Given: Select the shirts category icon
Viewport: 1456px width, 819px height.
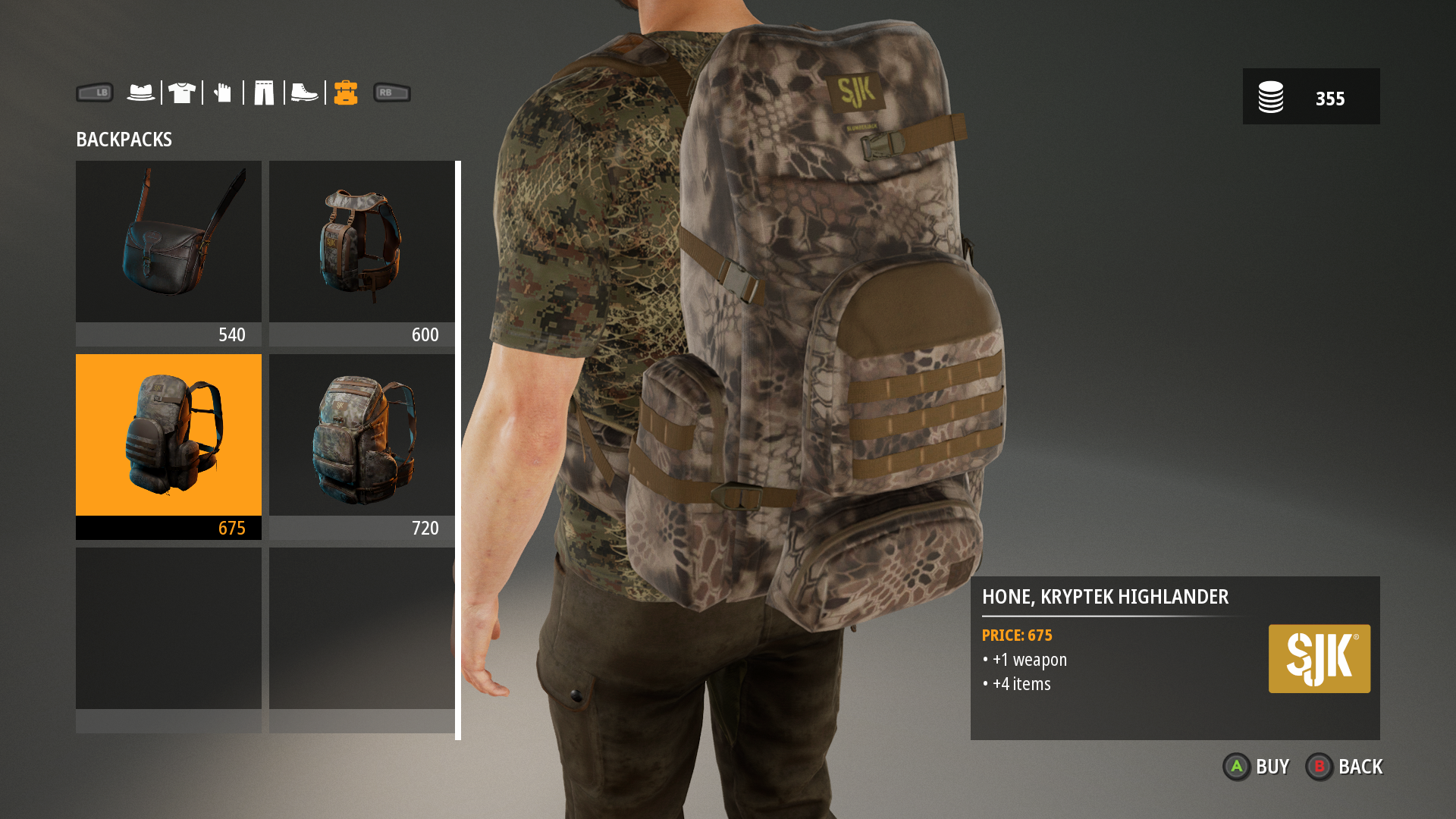Looking at the screenshot, I should 182,92.
